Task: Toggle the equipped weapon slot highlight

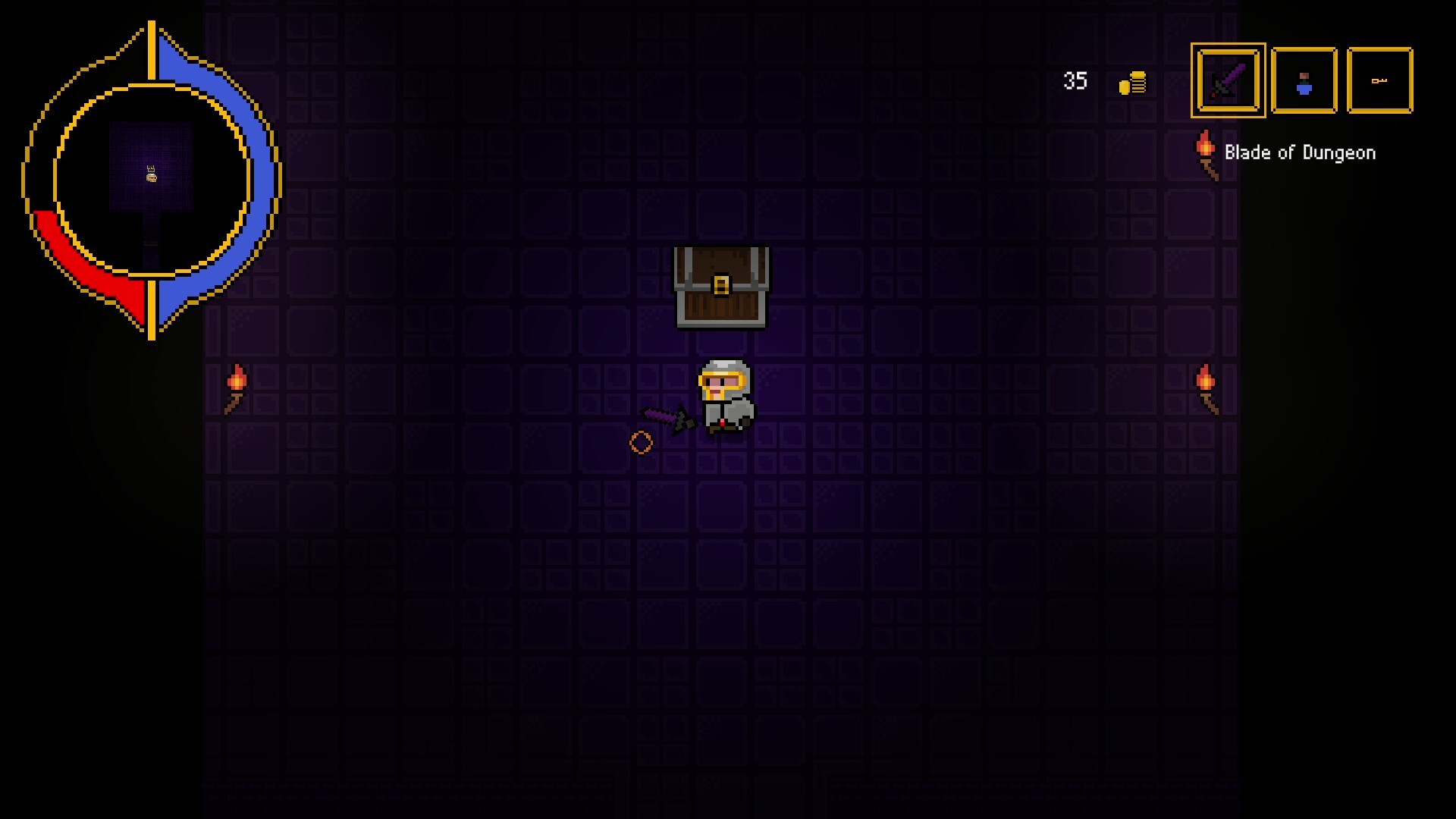Action: click(x=1227, y=81)
